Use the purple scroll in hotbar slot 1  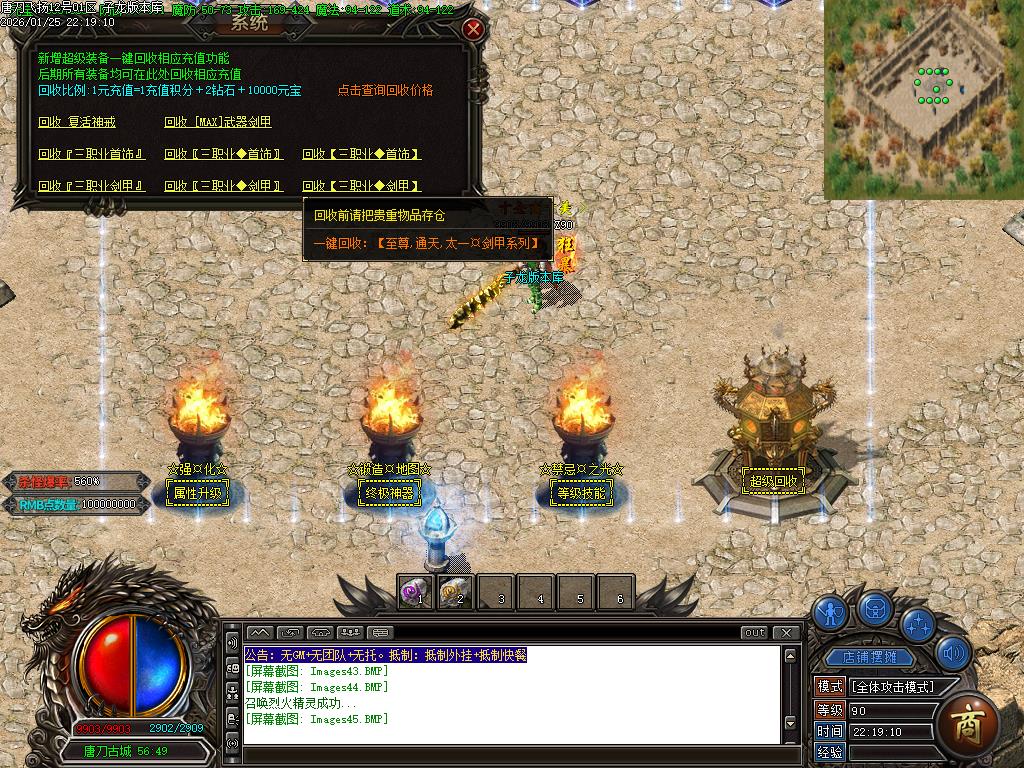[x=415, y=593]
